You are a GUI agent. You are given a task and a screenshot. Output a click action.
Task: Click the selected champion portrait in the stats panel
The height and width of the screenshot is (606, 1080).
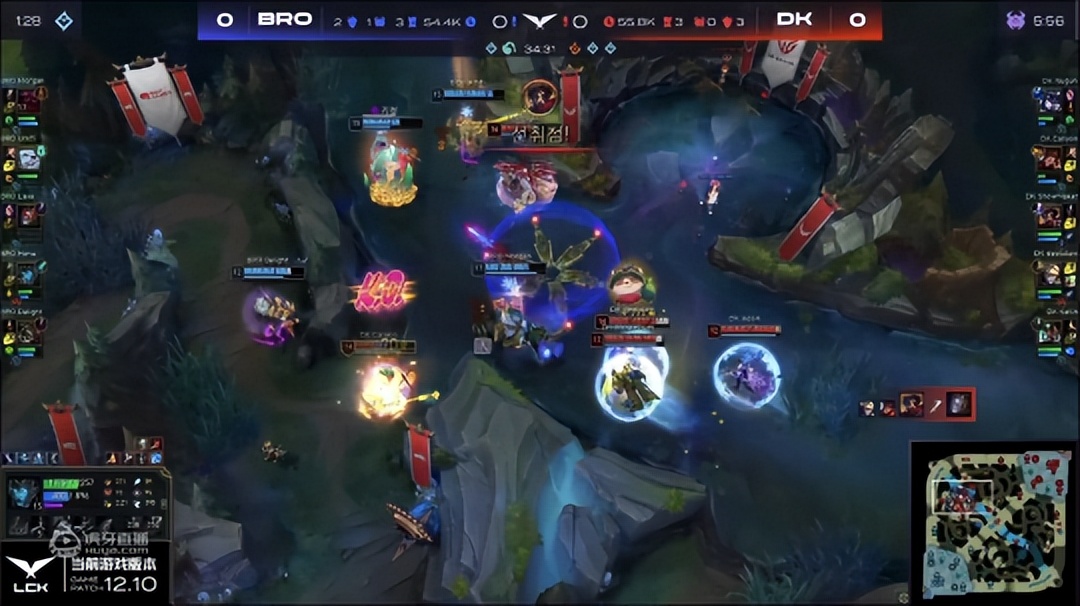pyautogui.click(x=25, y=493)
